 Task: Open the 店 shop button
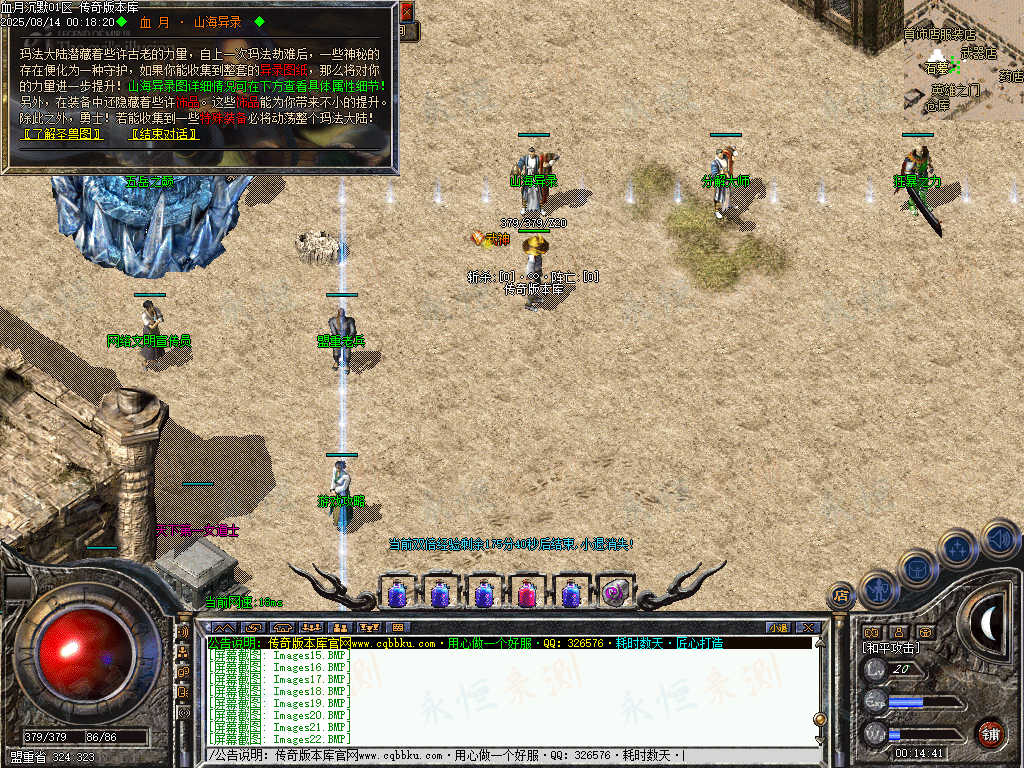[841, 596]
